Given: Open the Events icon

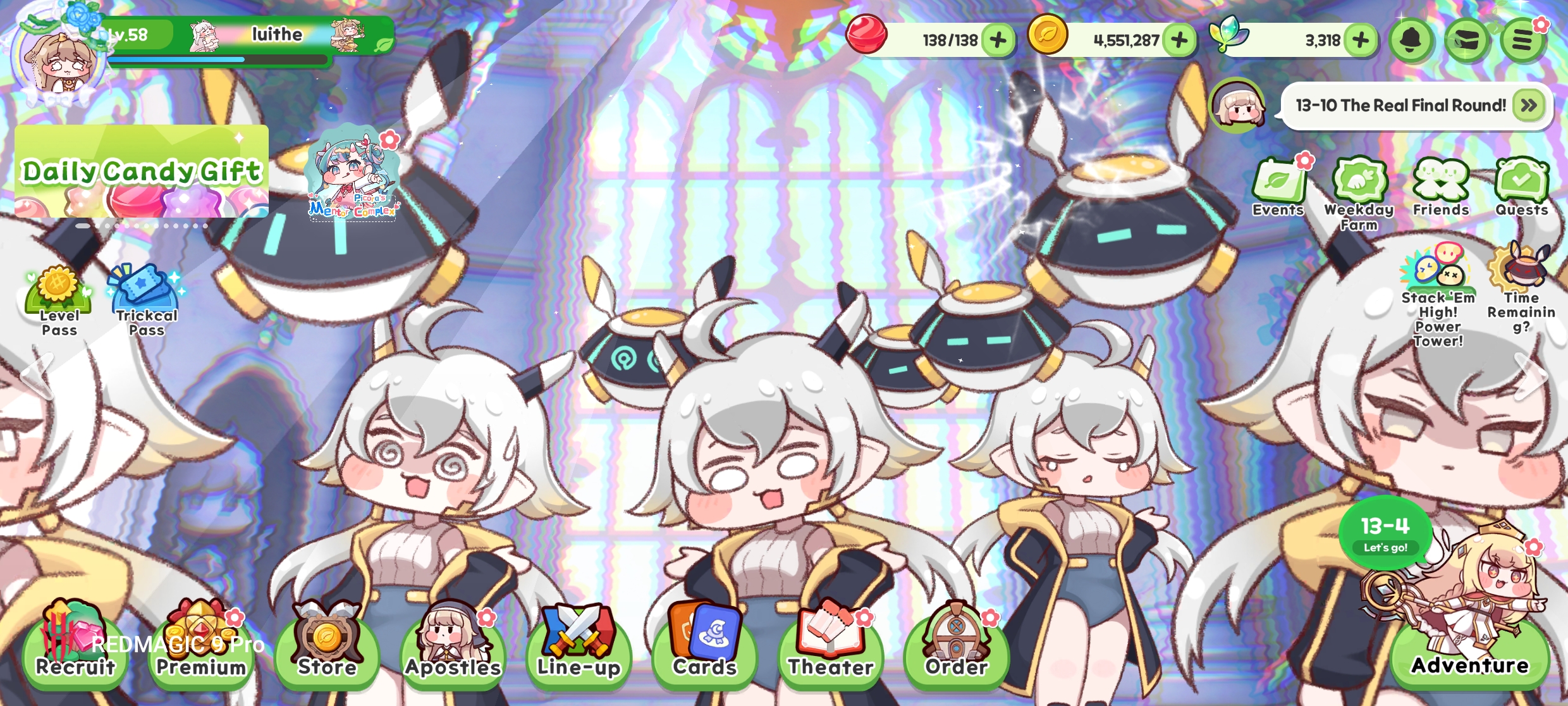Looking at the screenshot, I should coord(1278,187).
